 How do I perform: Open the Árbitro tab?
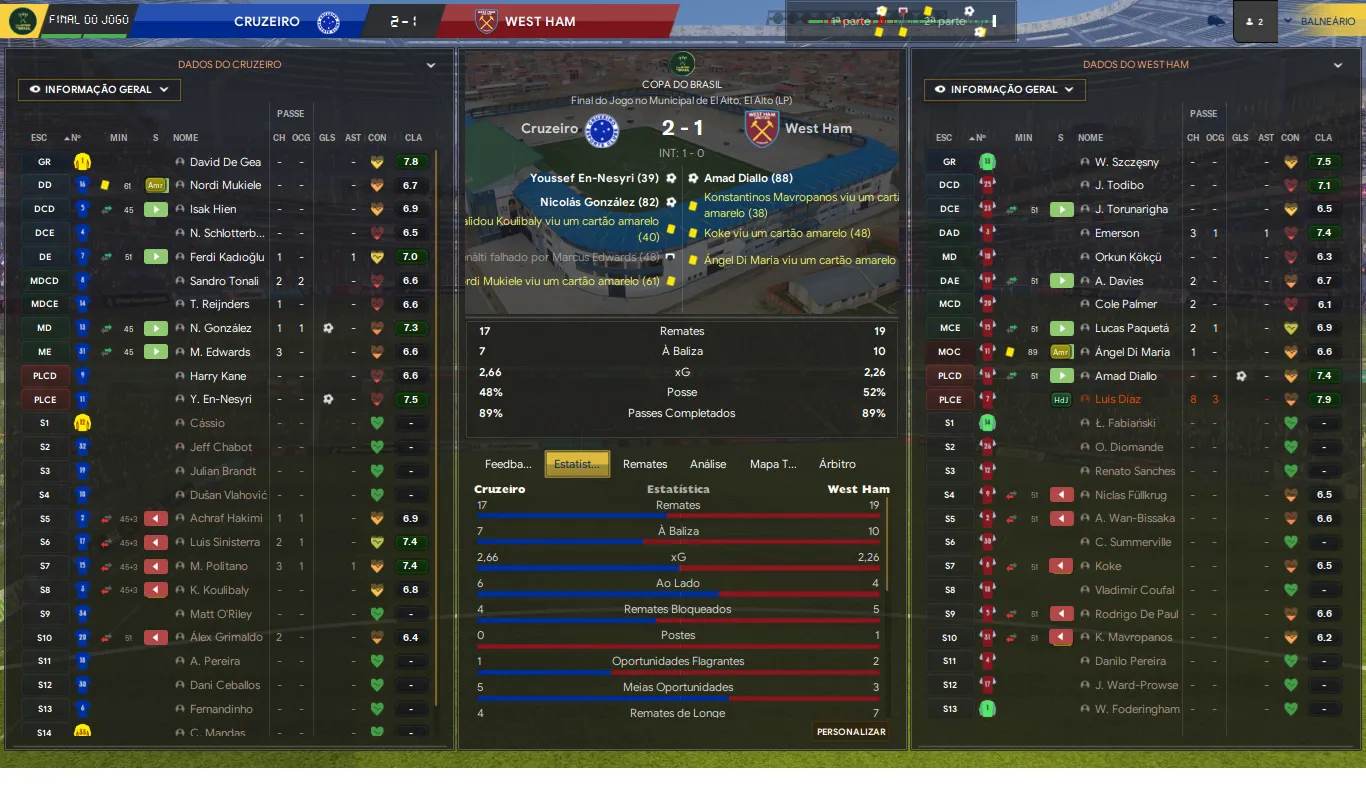(837, 464)
